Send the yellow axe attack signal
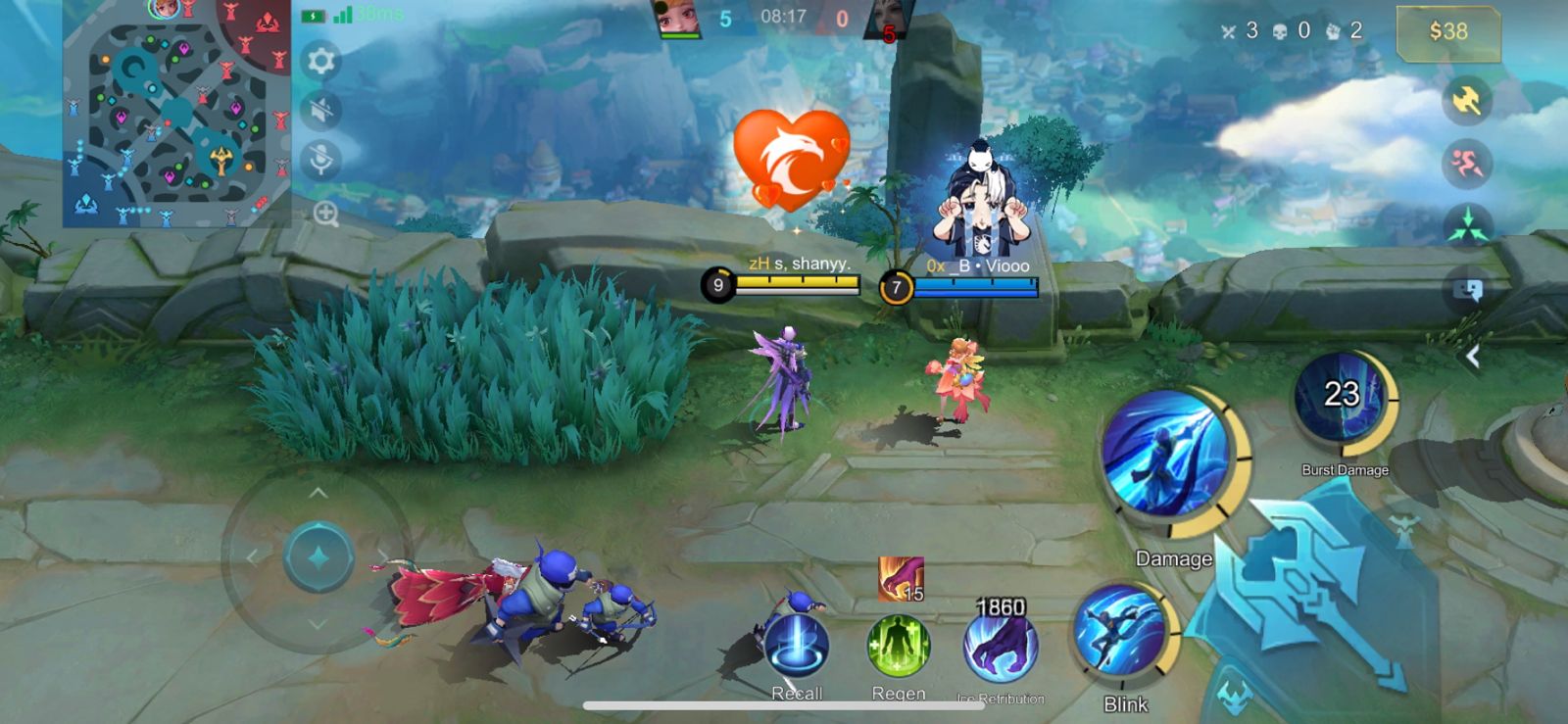Screen dimensions: 1568x724 [x=1466, y=100]
